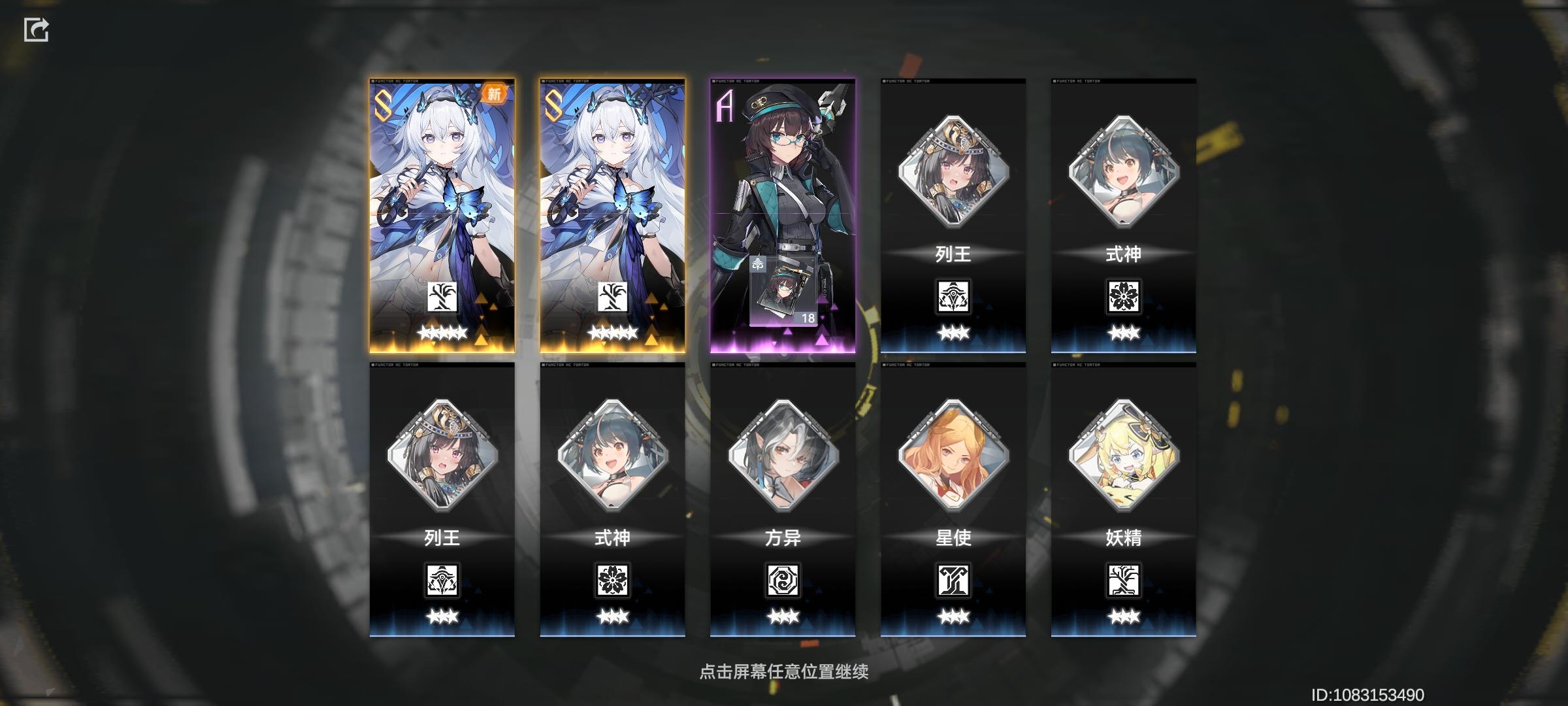Tap 点击屏幕任意位置继续 to continue

click(x=783, y=671)
